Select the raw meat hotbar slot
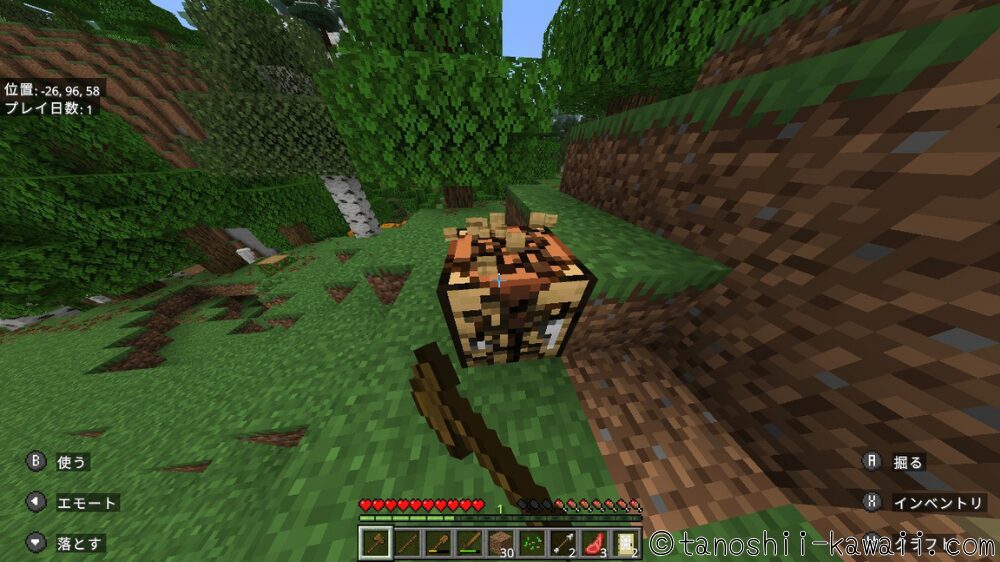The image size is (1000, 562). pos(595,543)
